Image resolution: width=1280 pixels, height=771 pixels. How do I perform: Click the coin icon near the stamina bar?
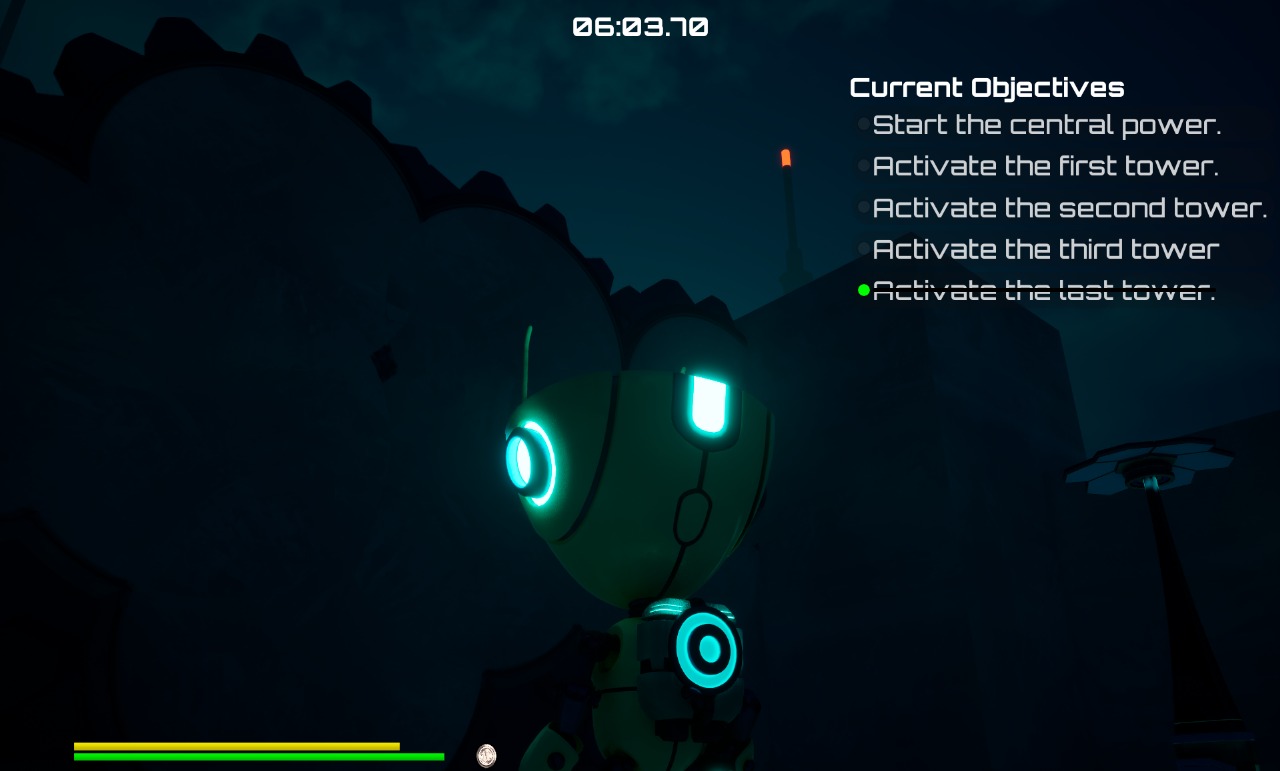pyautogui.click(x=487, y=755)
